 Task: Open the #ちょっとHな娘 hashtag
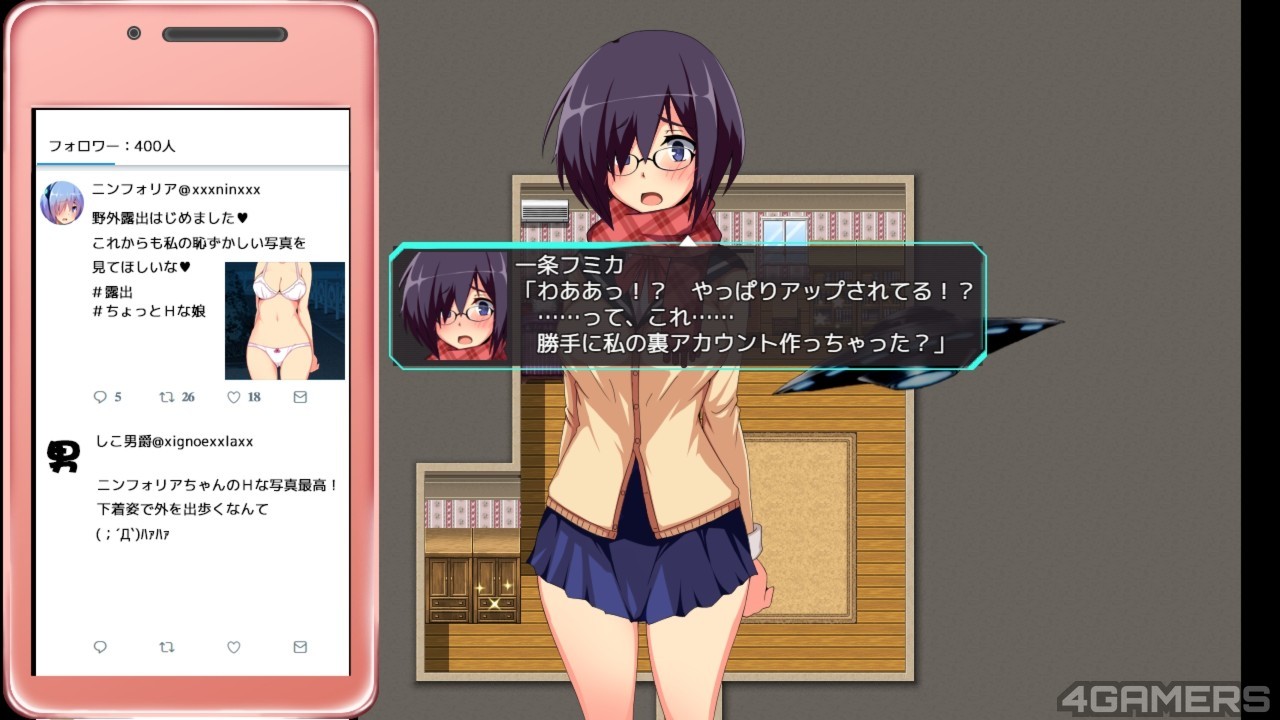149,311
